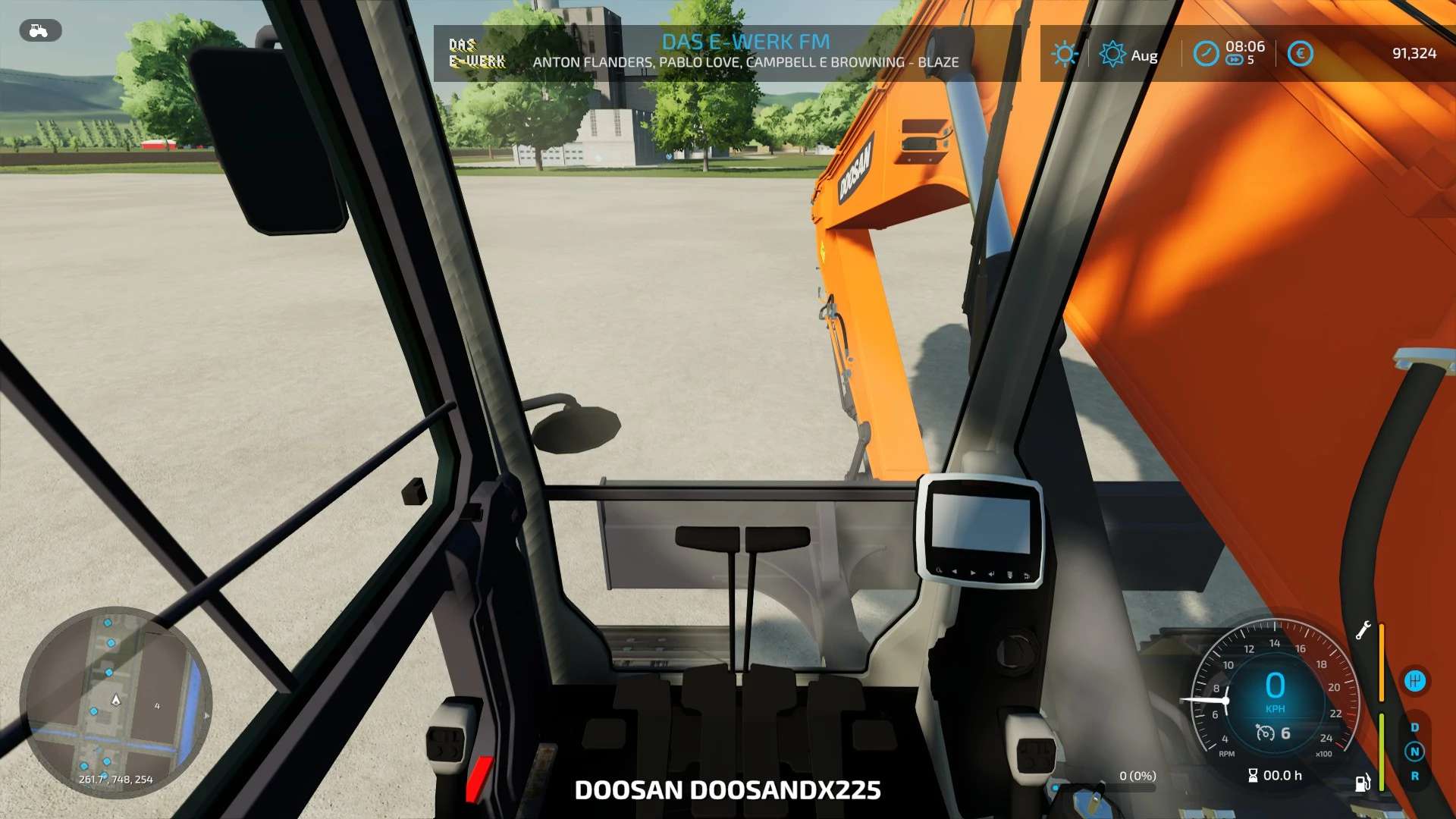The height and width of the screenshot is (819, 1456).
Task: Click the tractor icon in the top-left pill
Action: point(39,31)
